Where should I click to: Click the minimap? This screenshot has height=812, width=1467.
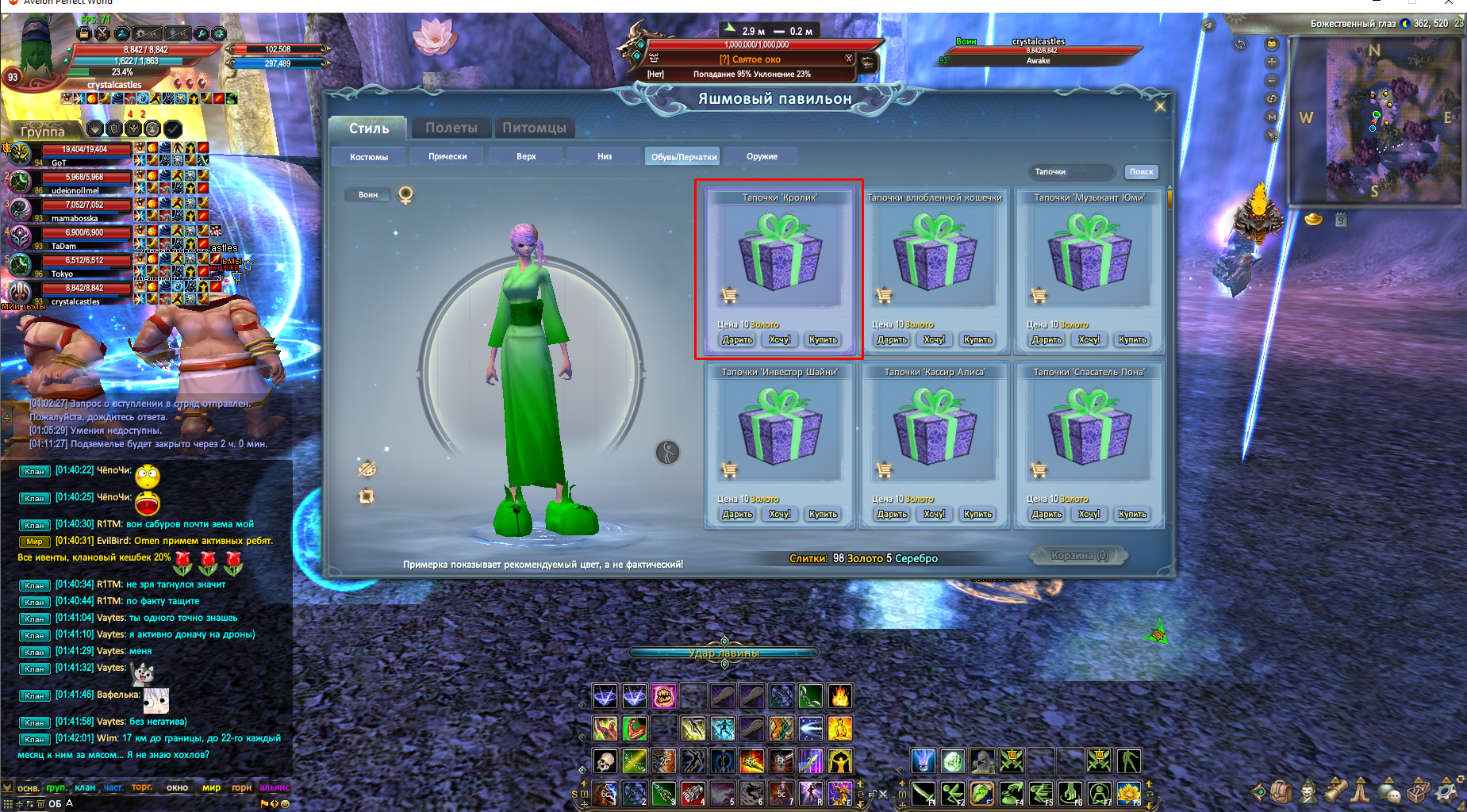[x=1377, y=119]
